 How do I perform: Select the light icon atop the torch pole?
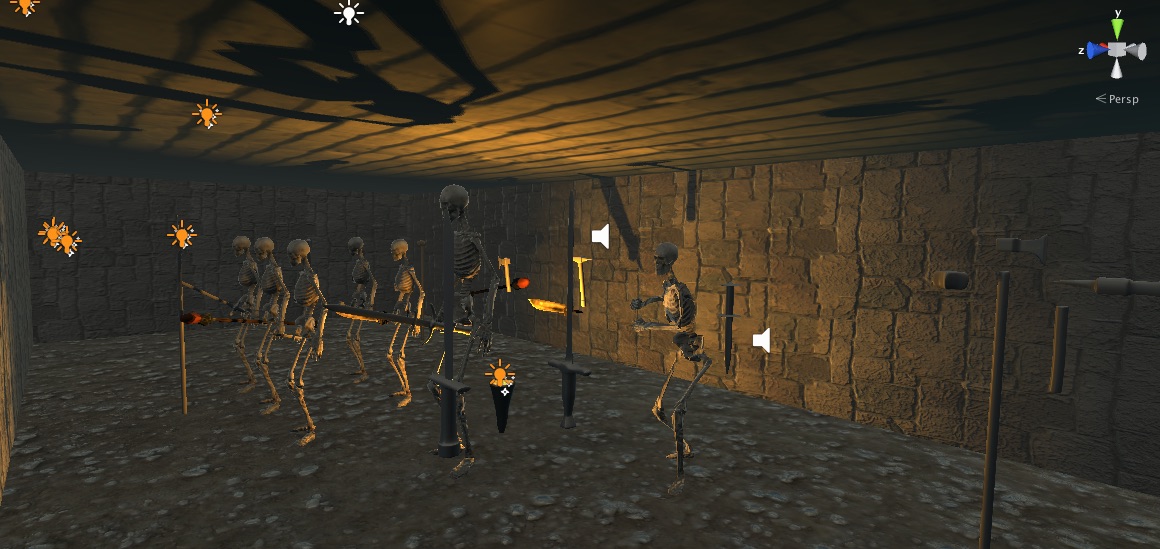pyautogui.click(x=181, y=235)
